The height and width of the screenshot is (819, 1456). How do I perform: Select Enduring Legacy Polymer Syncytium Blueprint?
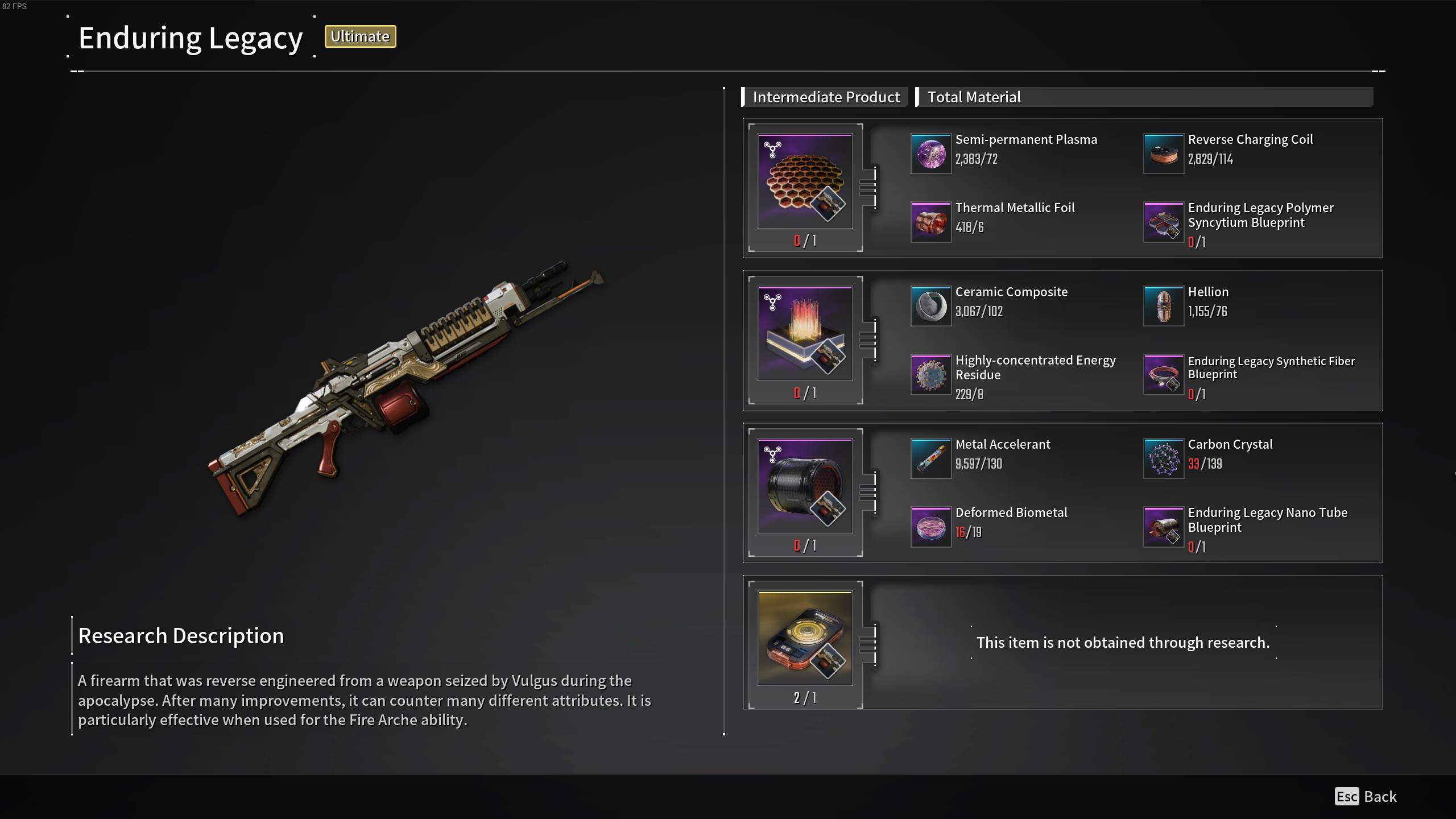[1164, 222]
